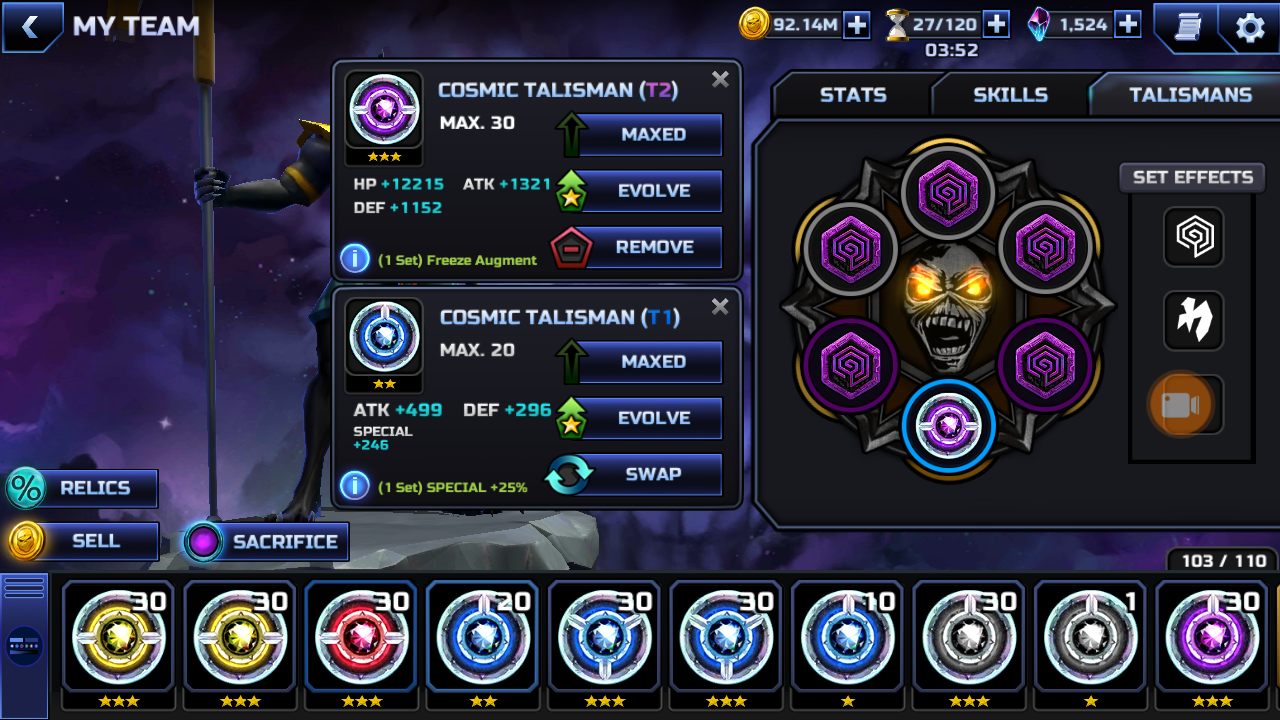Add more gold coins with plus button
The image size is (1280, 720).
(x=857, y=25)
